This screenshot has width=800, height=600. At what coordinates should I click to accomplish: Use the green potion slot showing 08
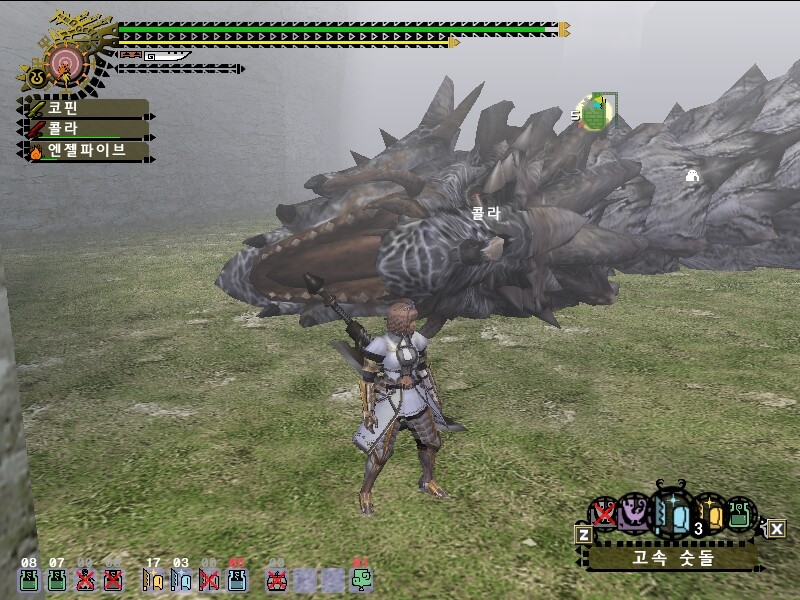[x=28, y=579]
